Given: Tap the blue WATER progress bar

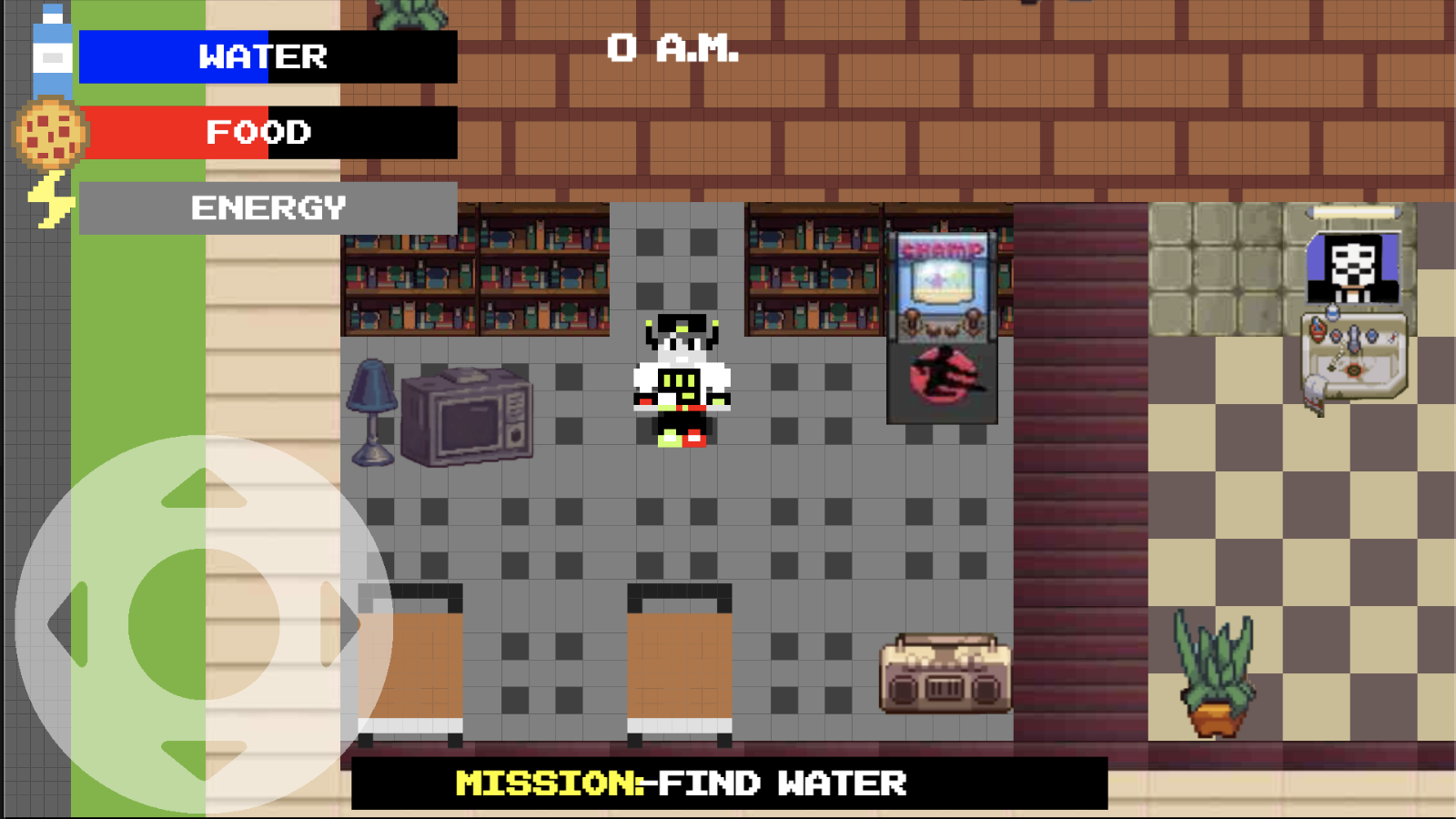Looking at the screenshot, I should click(173, 57).
